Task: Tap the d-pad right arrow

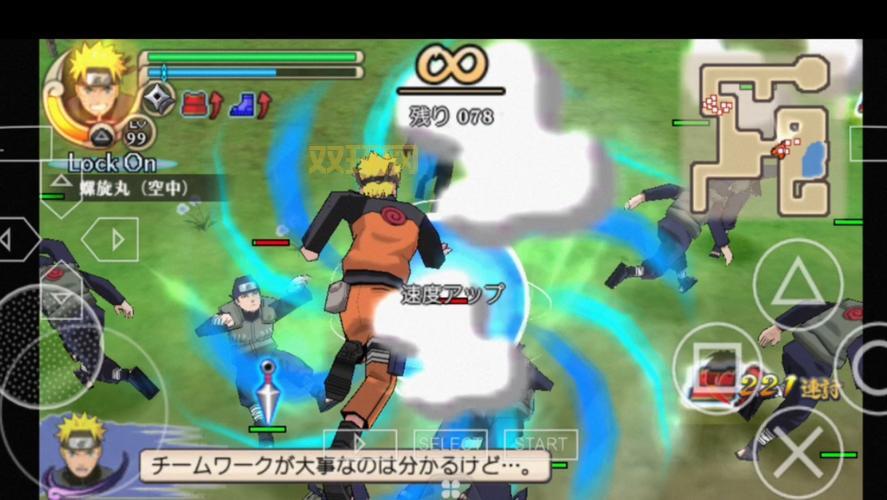Action: click(x=110, y=239)
